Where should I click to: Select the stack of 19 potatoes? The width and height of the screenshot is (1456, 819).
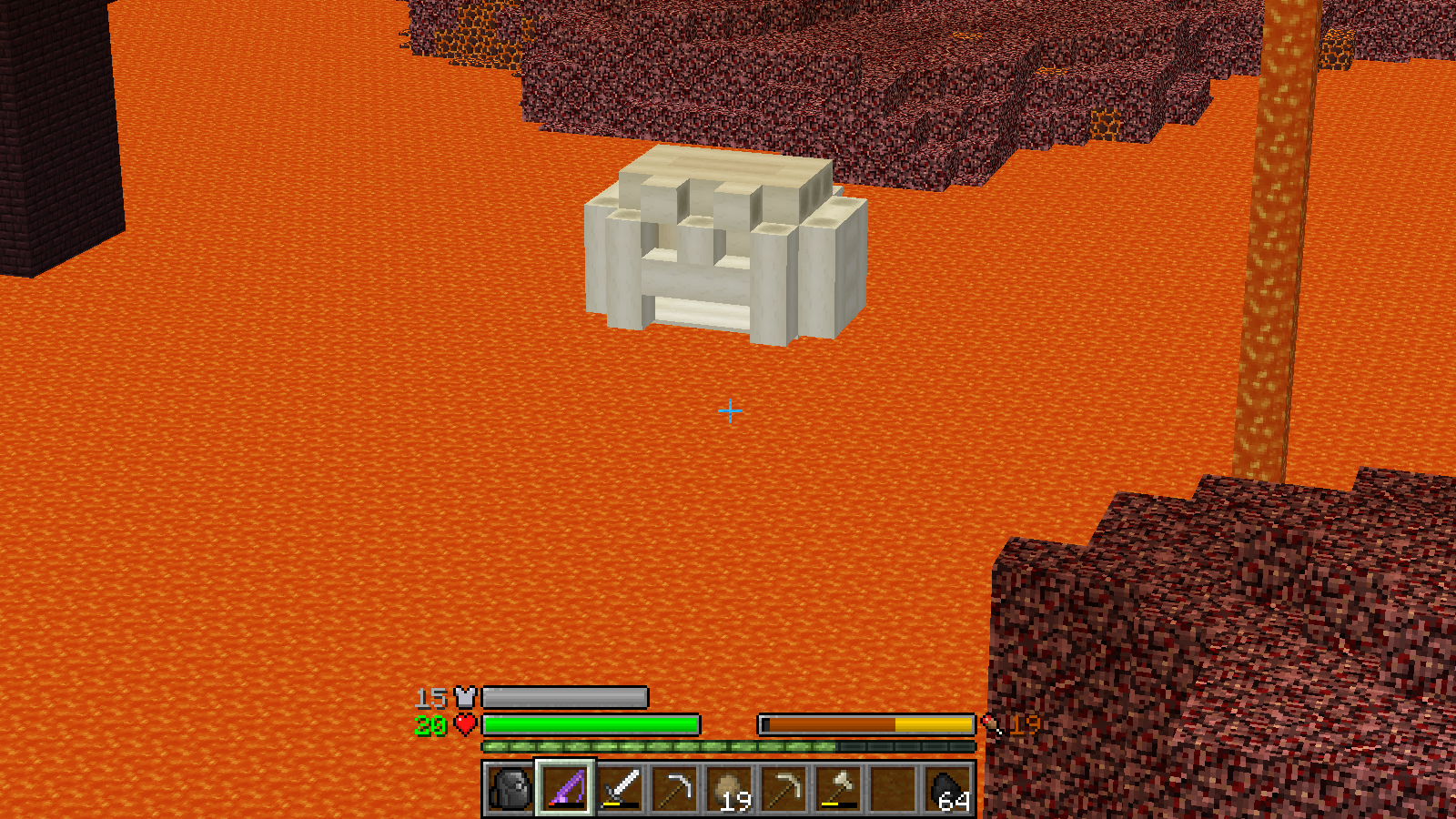tap(729, 788)
